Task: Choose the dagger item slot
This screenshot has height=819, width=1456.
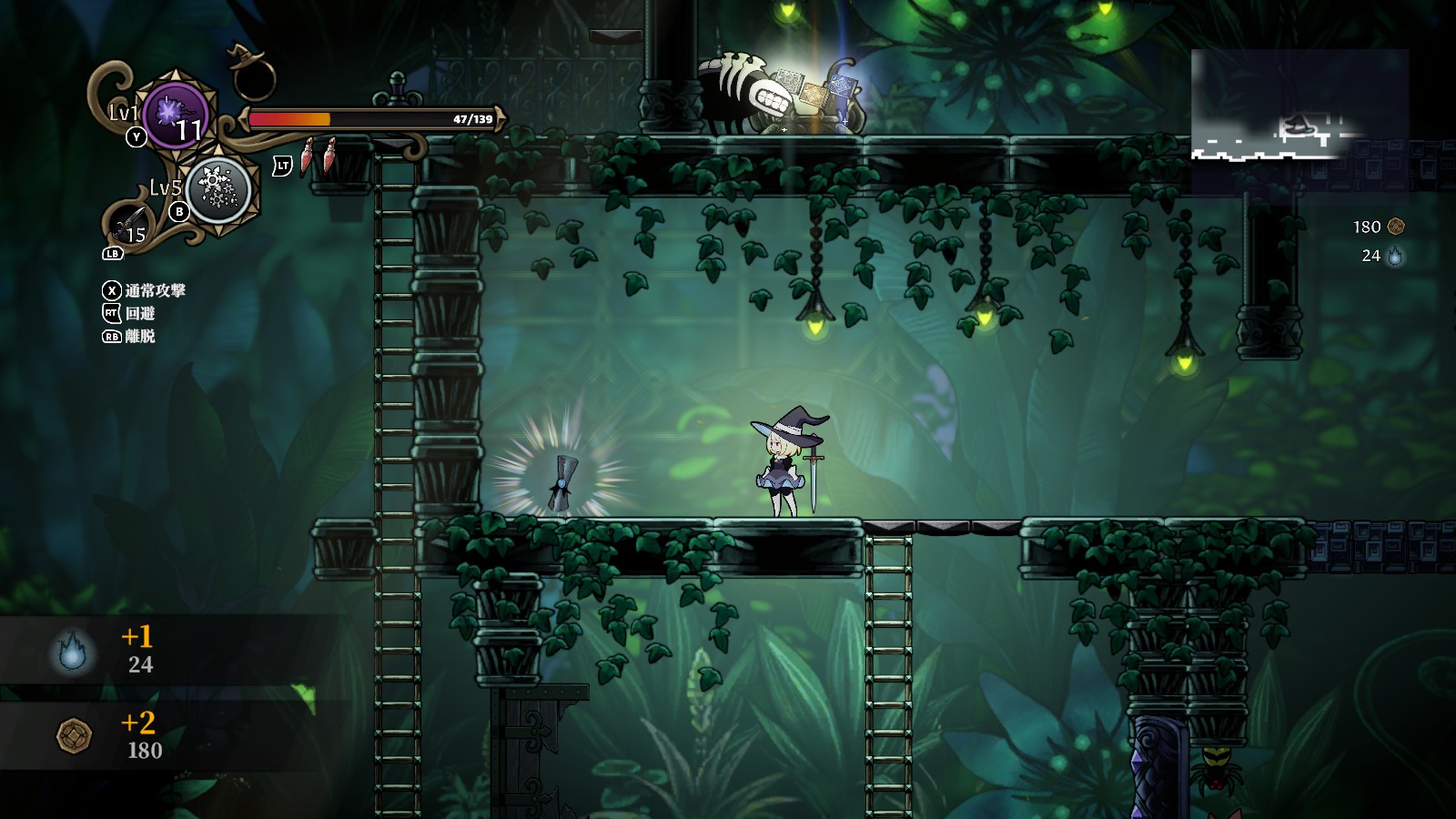Action: point(129,224)
